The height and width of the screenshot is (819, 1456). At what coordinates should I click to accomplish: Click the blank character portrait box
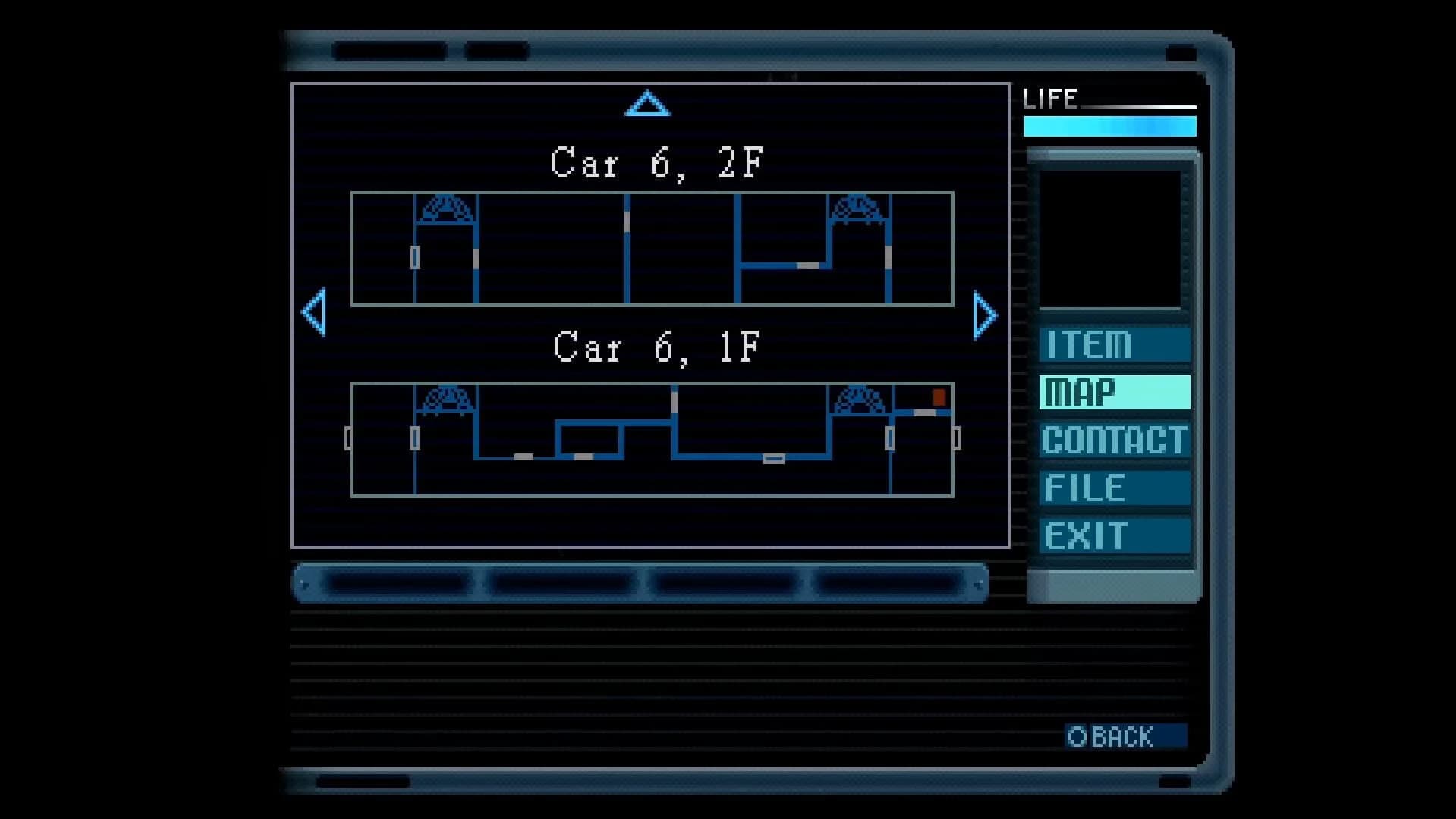pos(1112,239)
